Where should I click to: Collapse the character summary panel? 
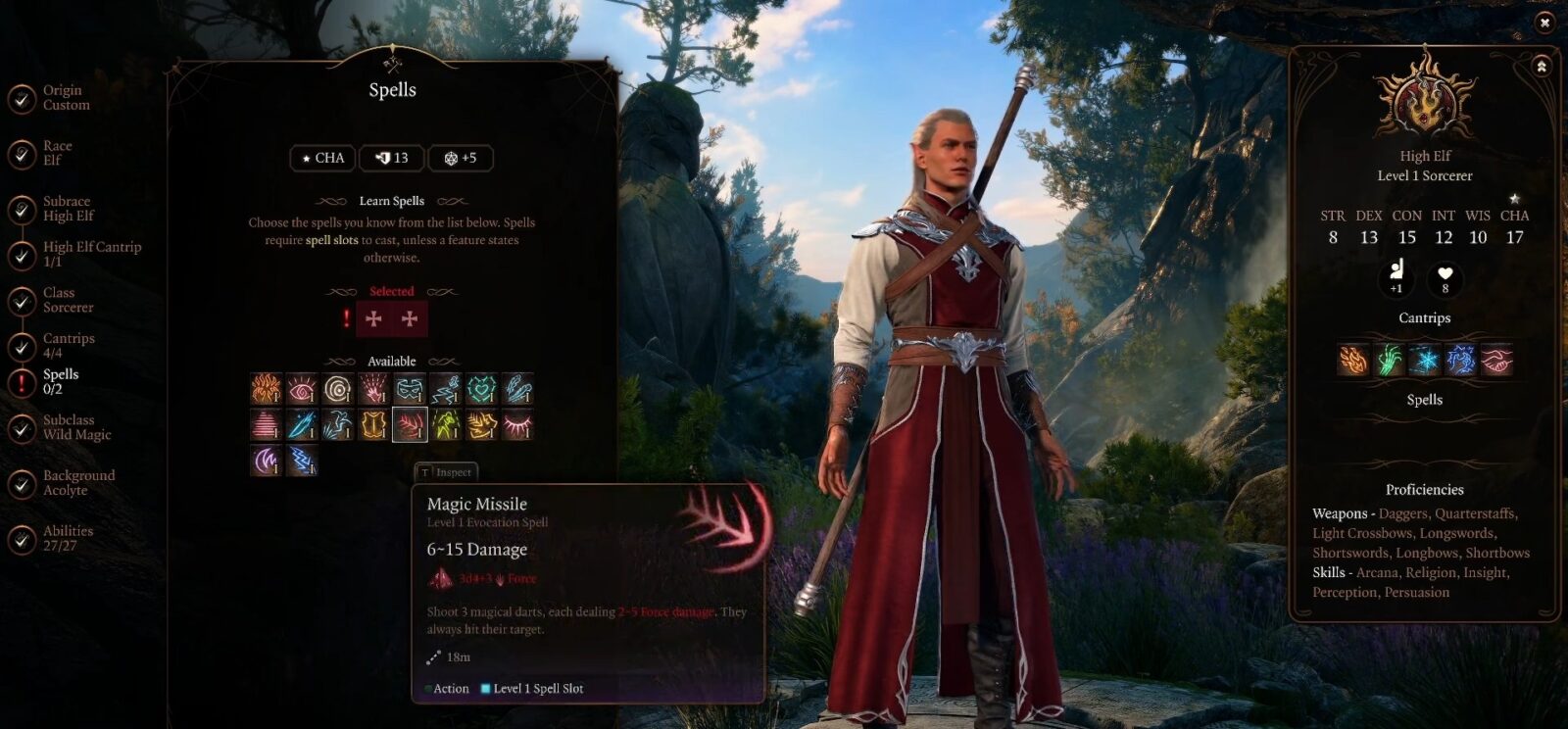1542,67
